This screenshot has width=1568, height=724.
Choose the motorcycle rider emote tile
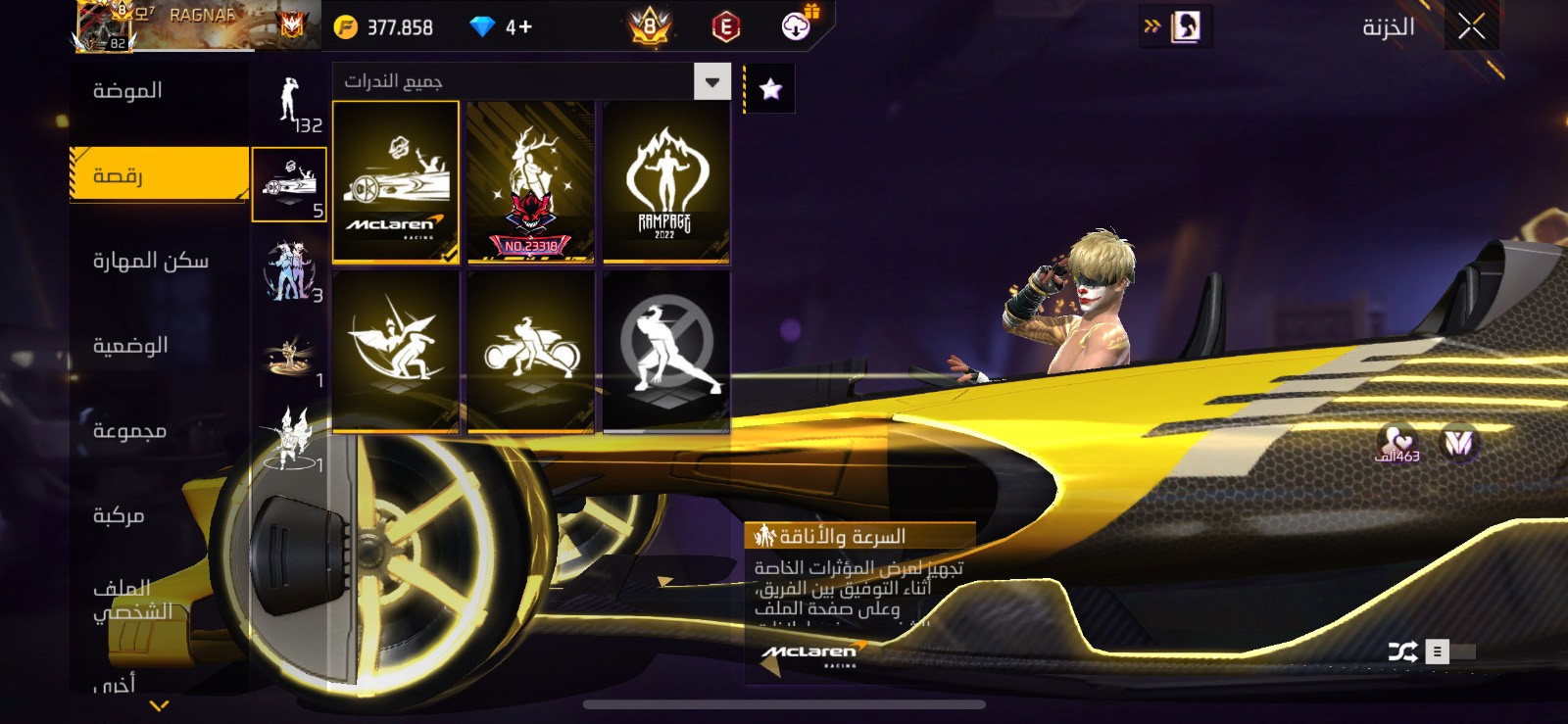(x=531, y=352)
